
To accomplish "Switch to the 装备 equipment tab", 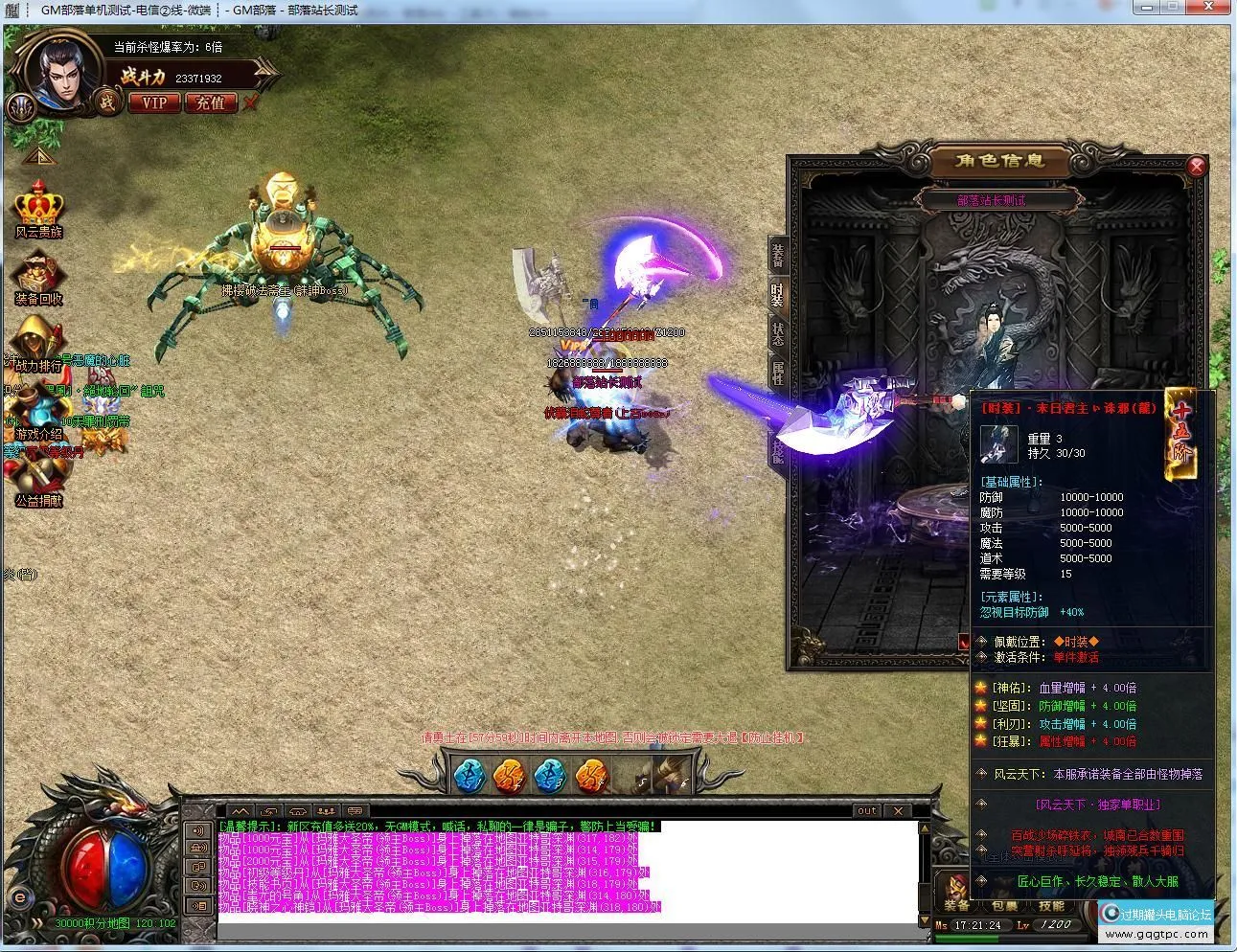I will pos(778,255).
